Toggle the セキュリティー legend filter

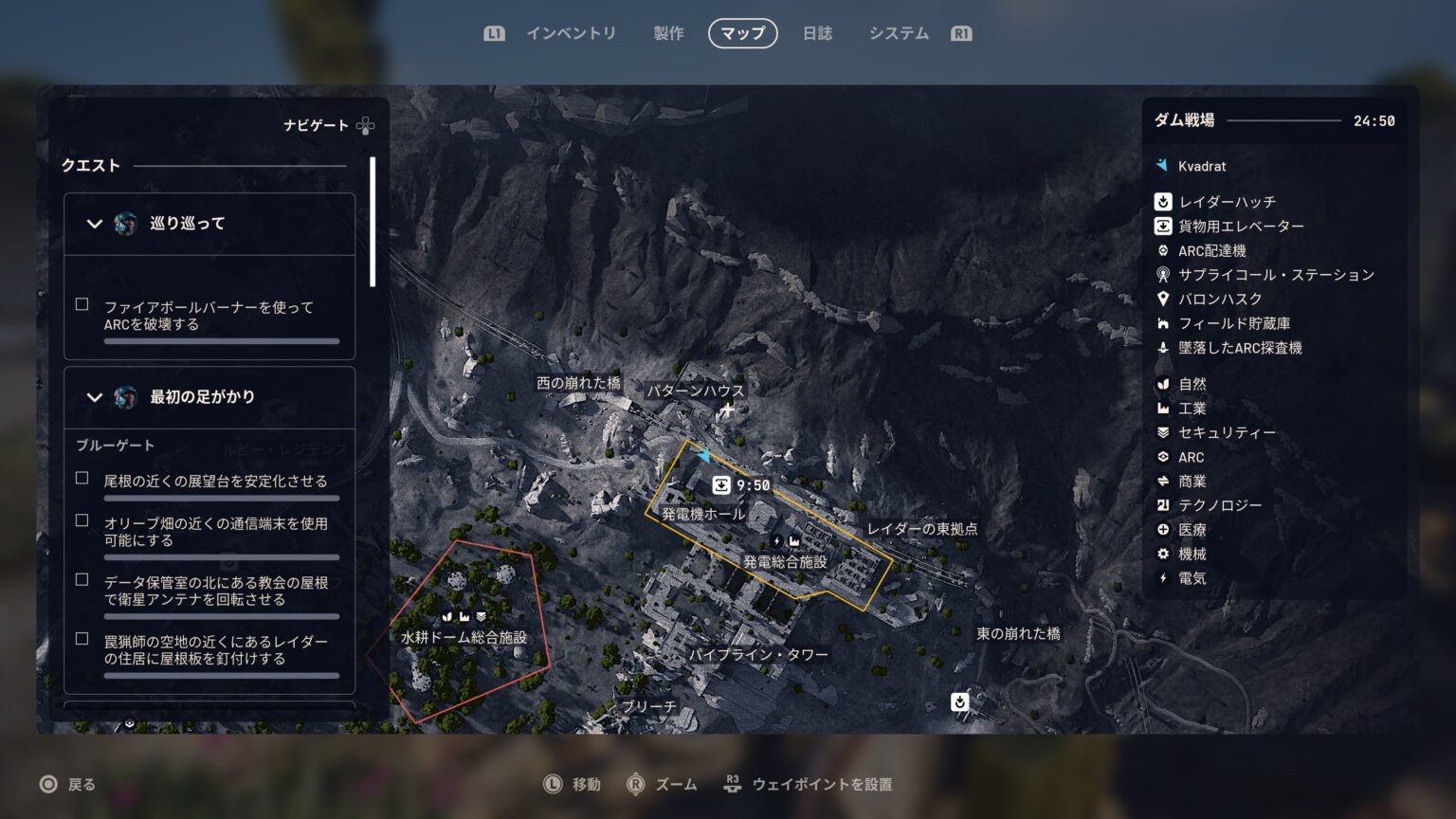(1227, 432)
